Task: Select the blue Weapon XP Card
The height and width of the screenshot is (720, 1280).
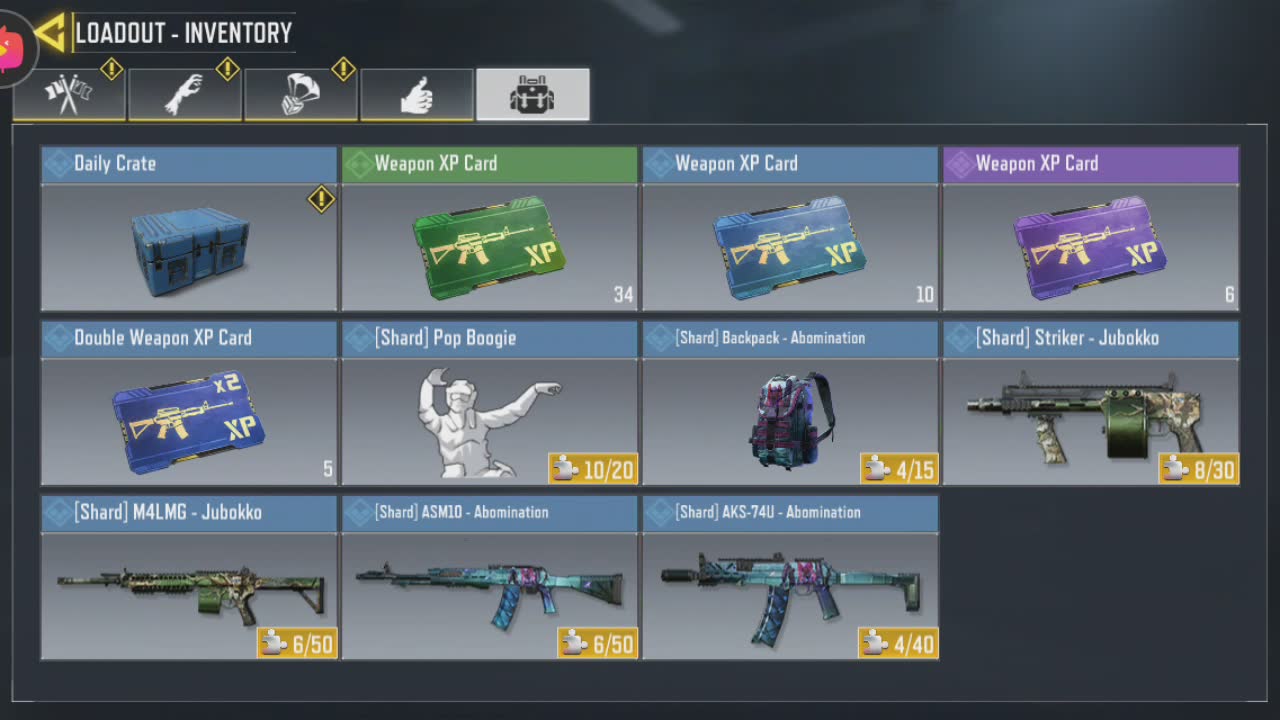Action: tap(790, 229)
